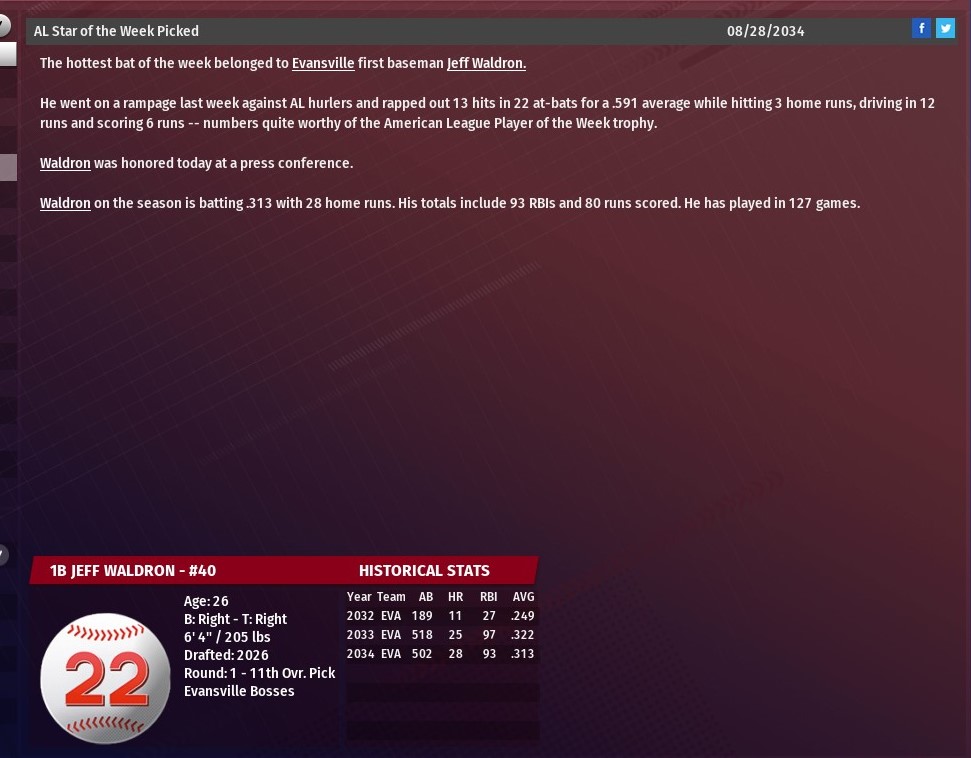
Task: Share the article on Twitter
Action: [945, 29]
